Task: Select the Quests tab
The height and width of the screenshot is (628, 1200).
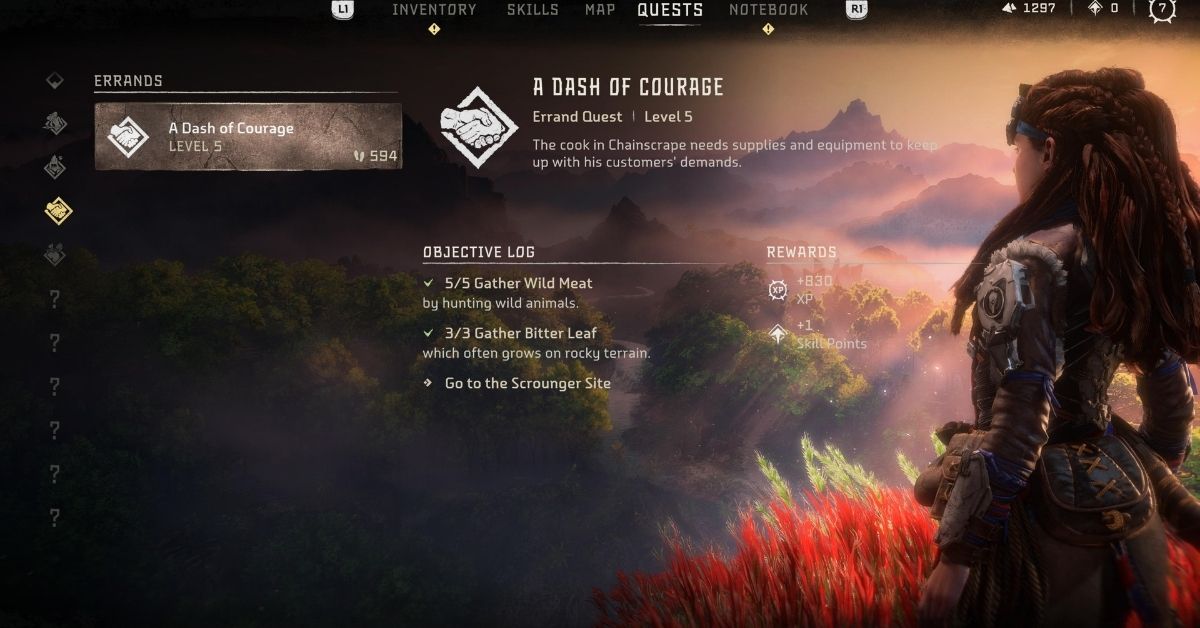Action: pyautogui.click(x=670, y=10)
